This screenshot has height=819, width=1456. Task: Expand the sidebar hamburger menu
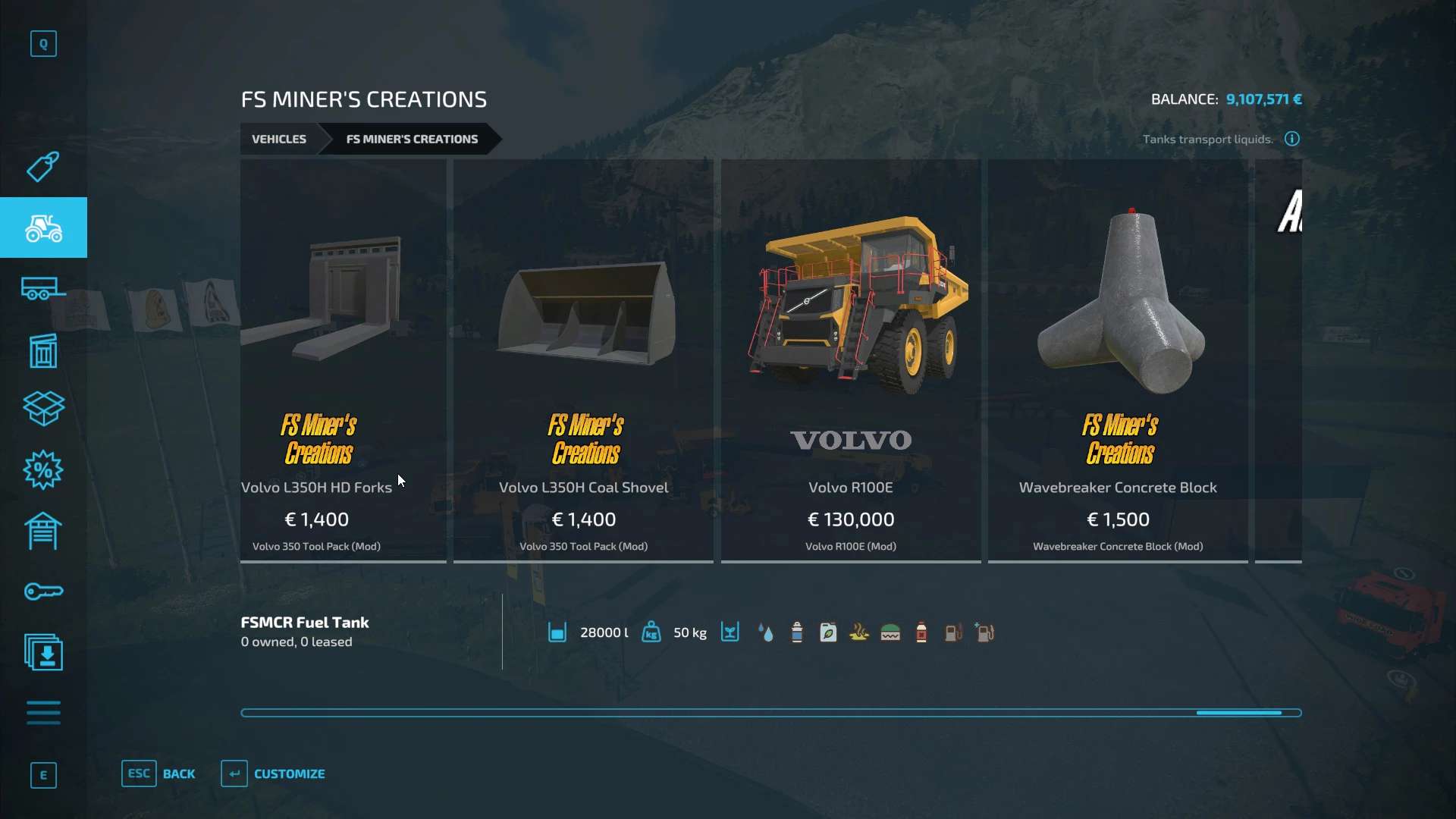[43, 713]
